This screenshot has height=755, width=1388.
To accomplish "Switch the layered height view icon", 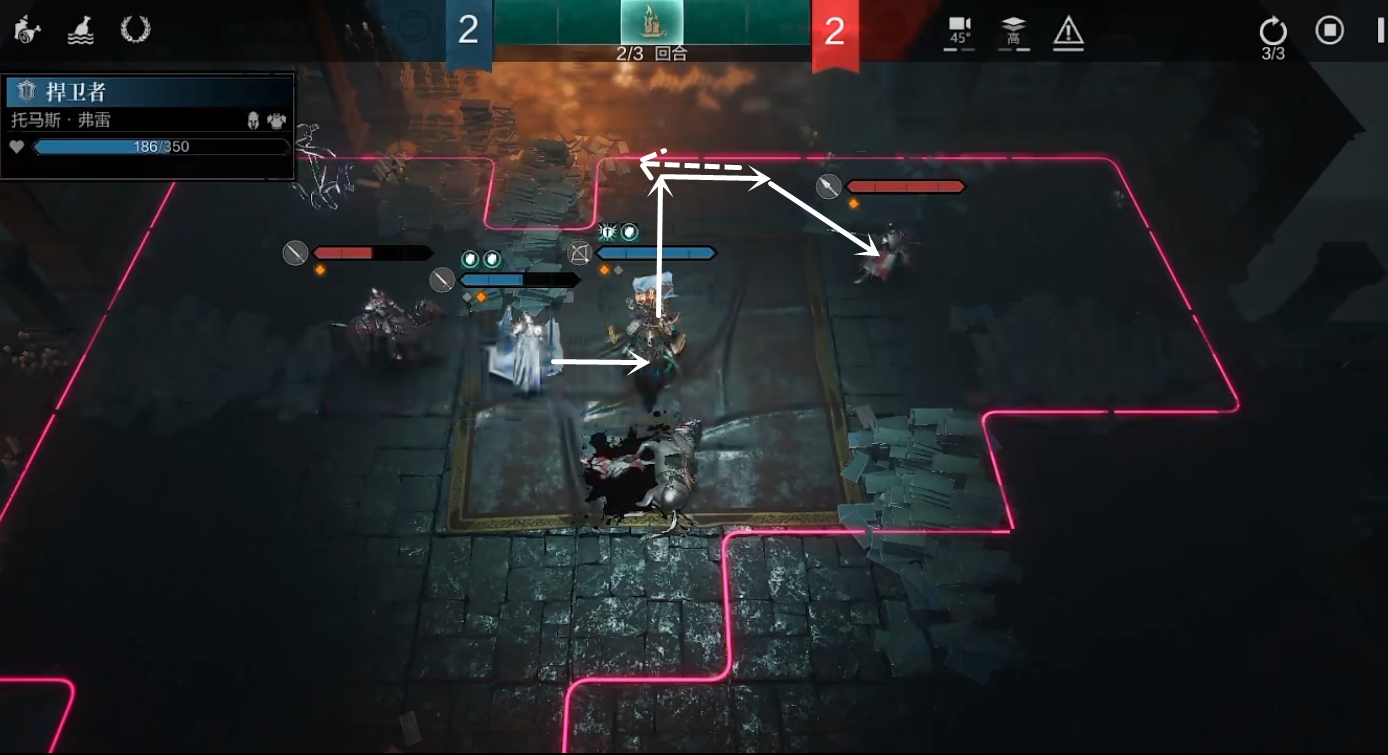I will tap(1014, 31).
